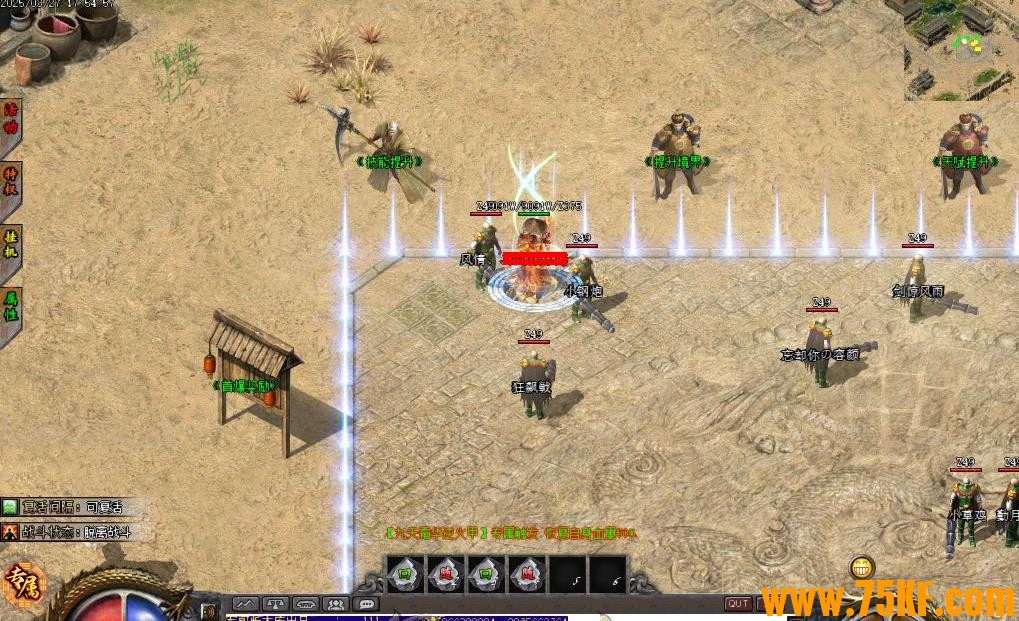Toggle the speaker sound icon

[210, 609]
